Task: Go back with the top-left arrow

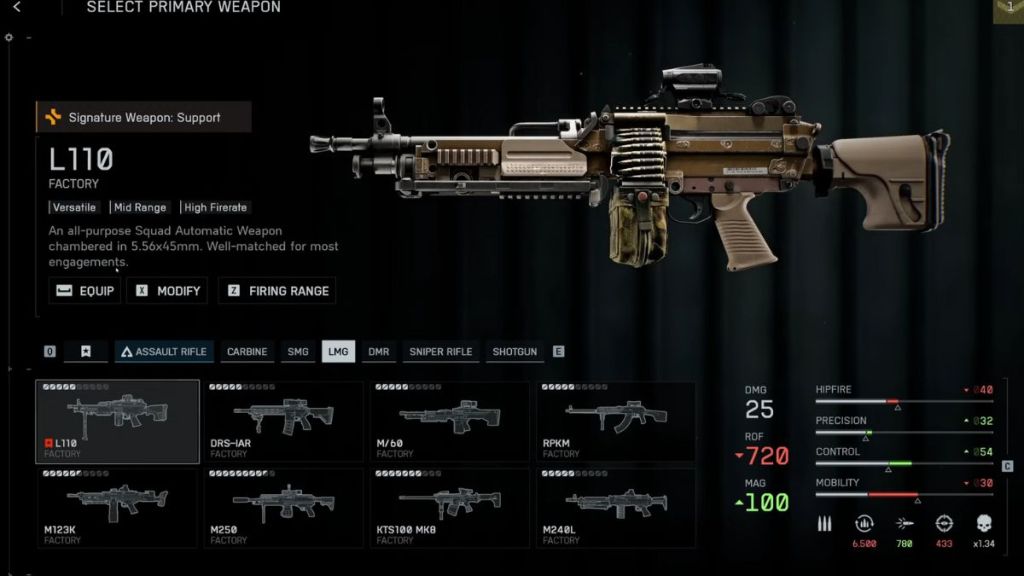Action: 17,7
